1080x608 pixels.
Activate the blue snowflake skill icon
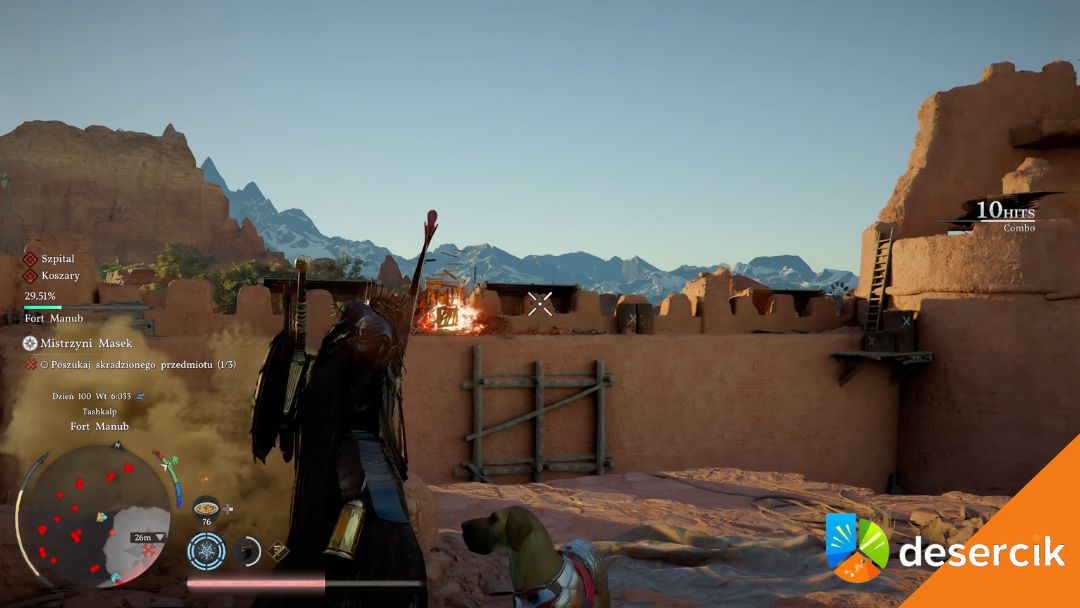click(206, 551)
